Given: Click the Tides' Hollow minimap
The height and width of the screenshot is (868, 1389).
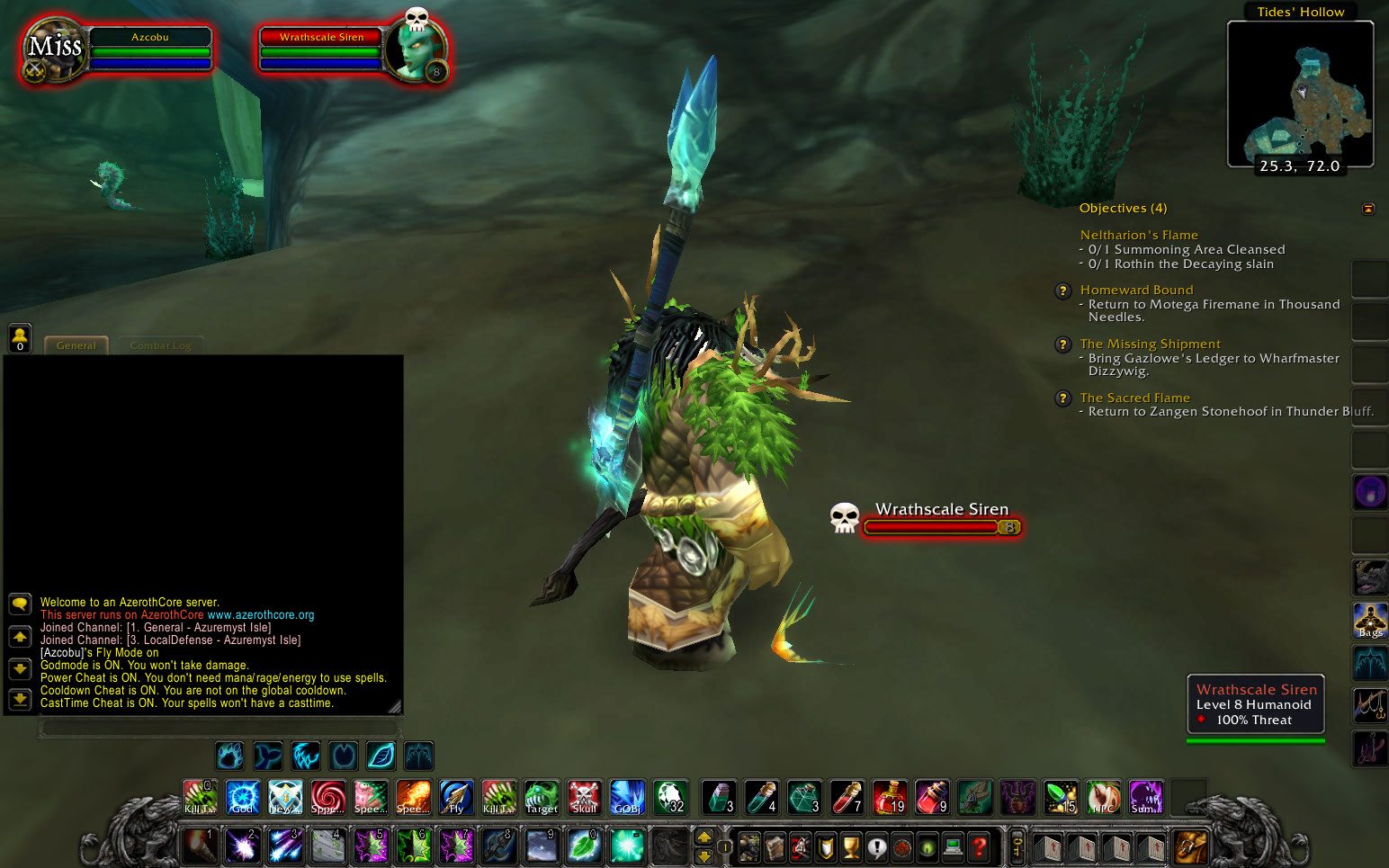Looking at the screenshot, I should pos(1301,94).
